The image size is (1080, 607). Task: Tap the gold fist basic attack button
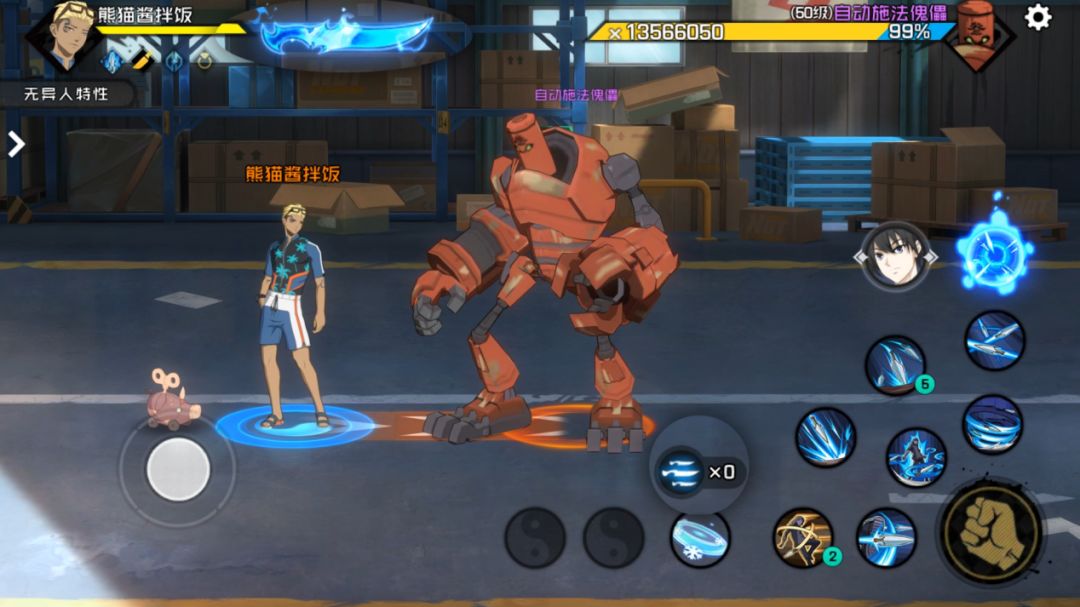coord(991,531)
